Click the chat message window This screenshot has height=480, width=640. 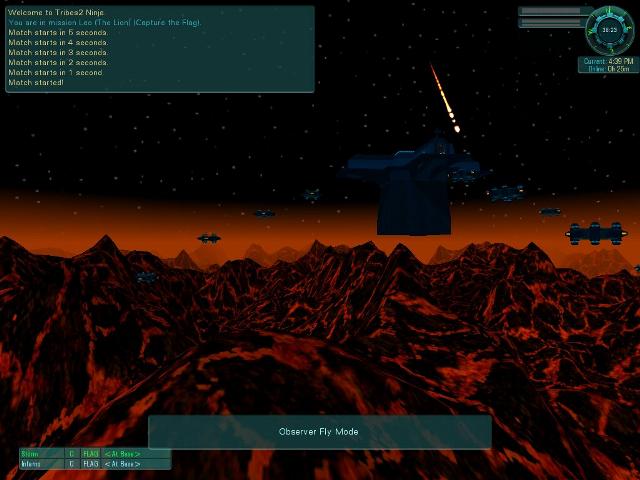(x=160, y=49)
